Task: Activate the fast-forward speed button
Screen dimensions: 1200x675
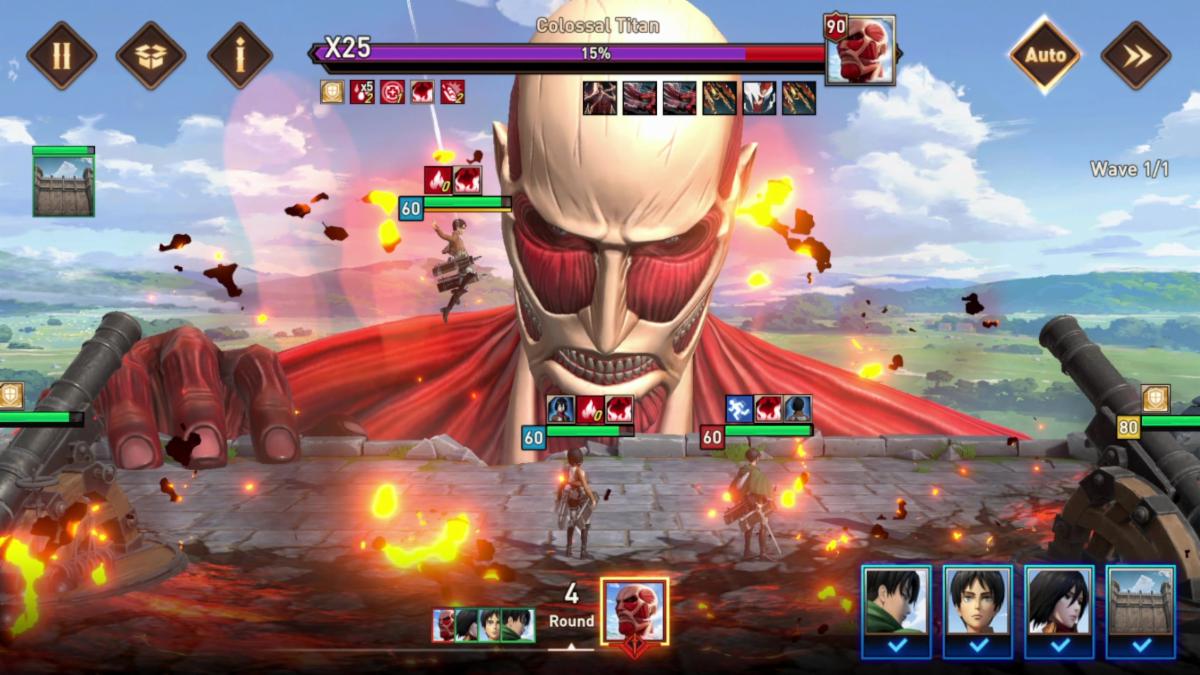Action: [1135, 55]
